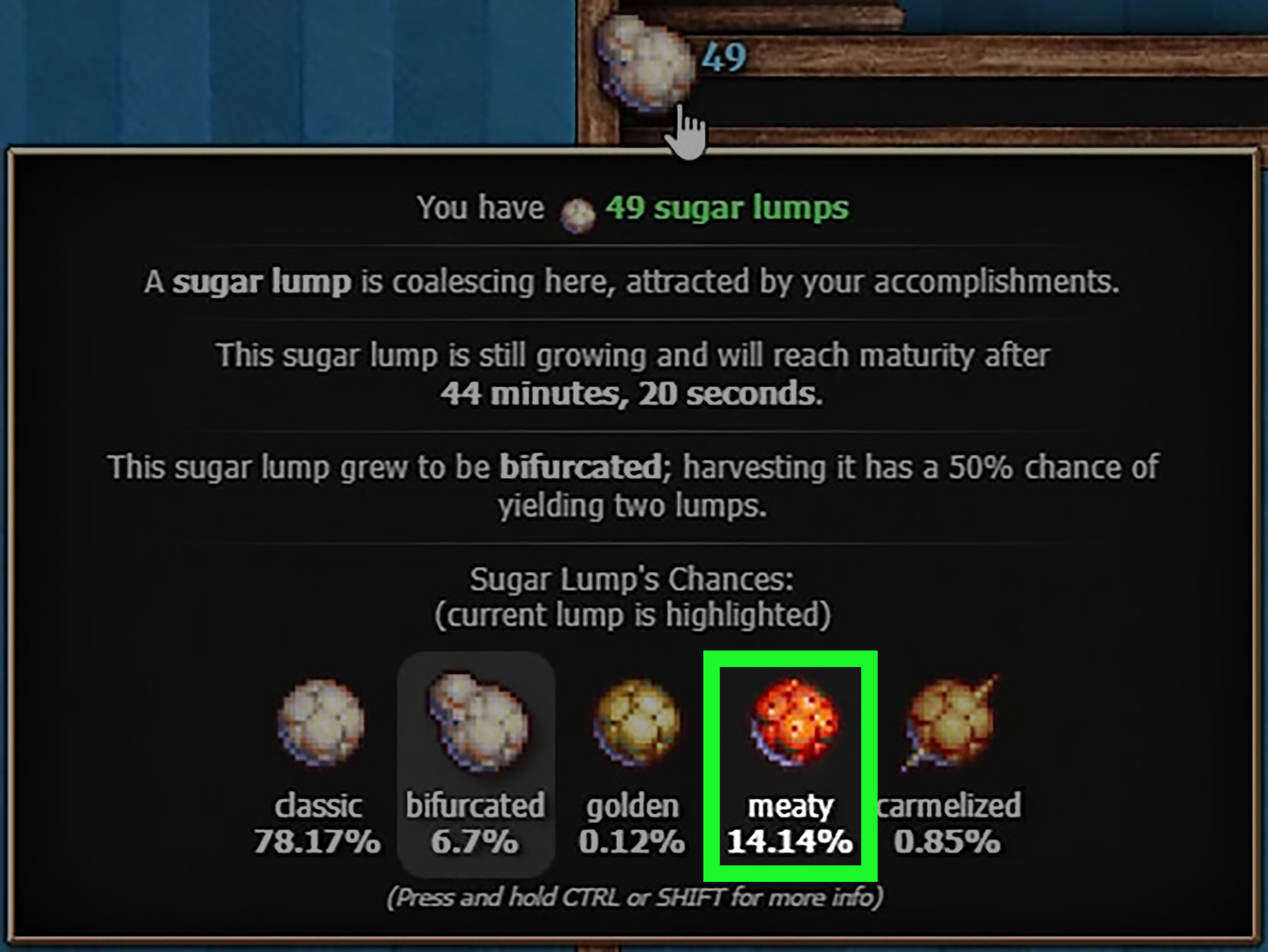This screenshot has width=1268, height=952.
Task: Click the '49' lump counter number
Action: tap(724, 56)
